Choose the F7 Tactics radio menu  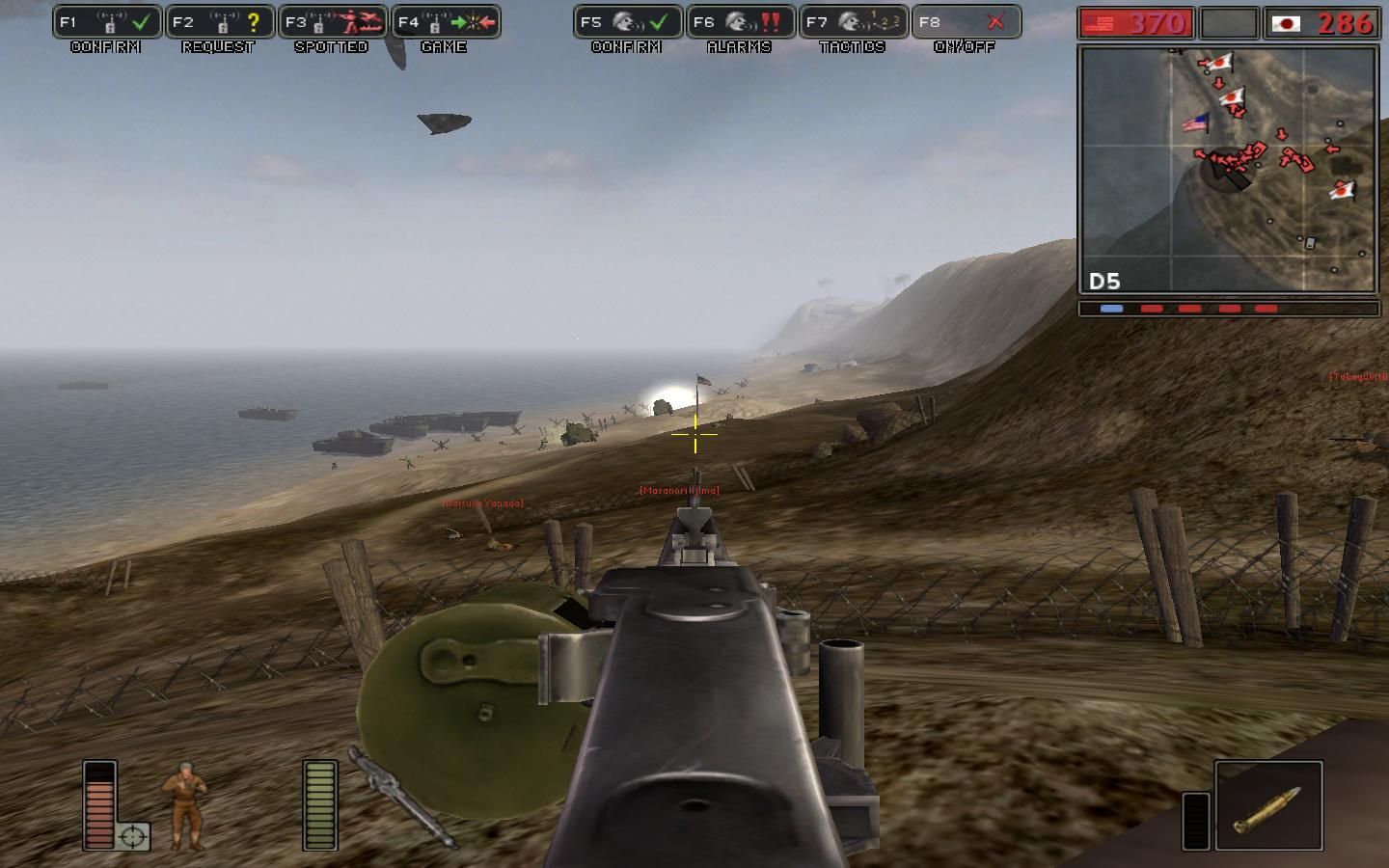coord(853,22)
